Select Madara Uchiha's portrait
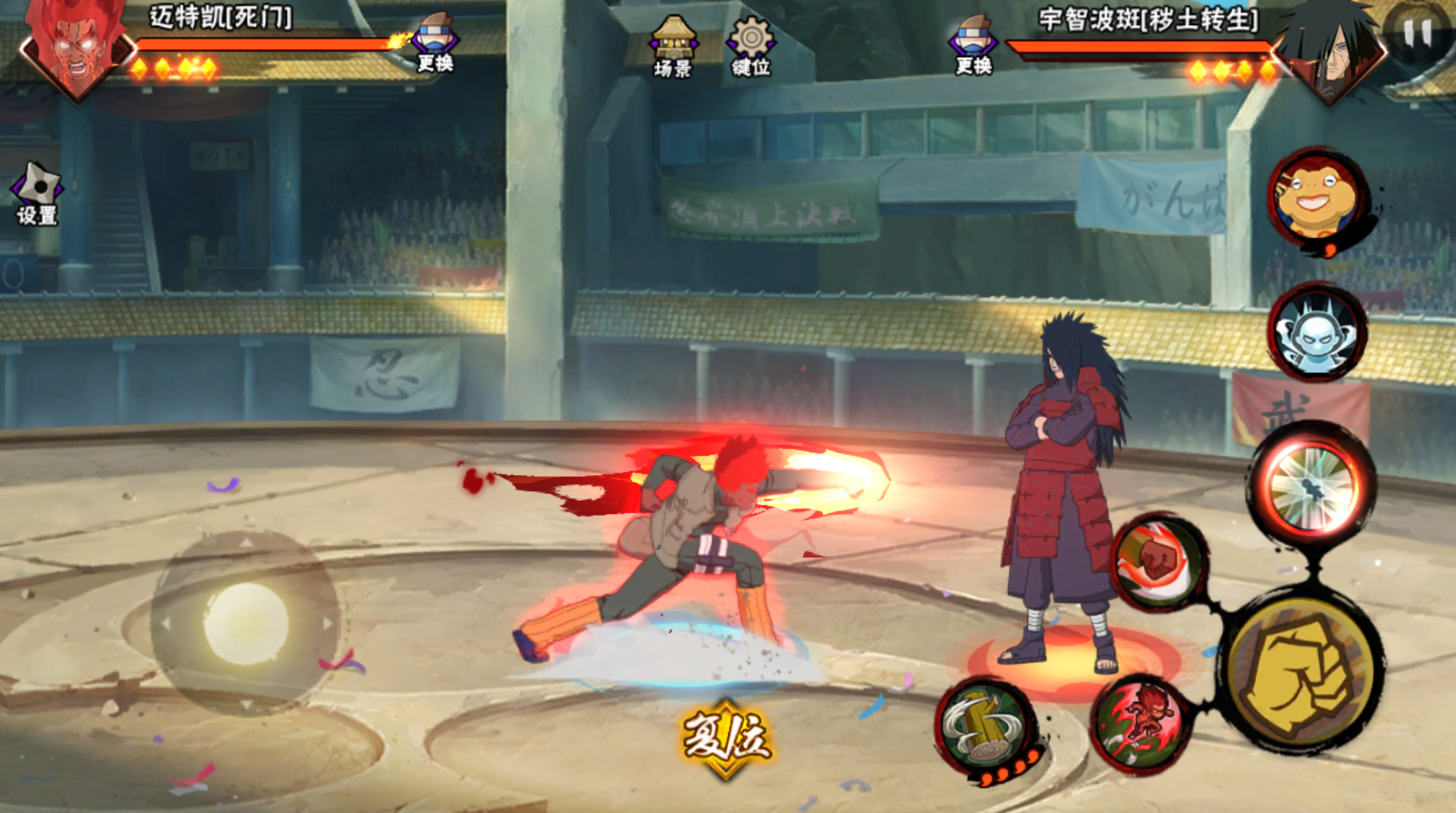 [x=1330, y=49]
